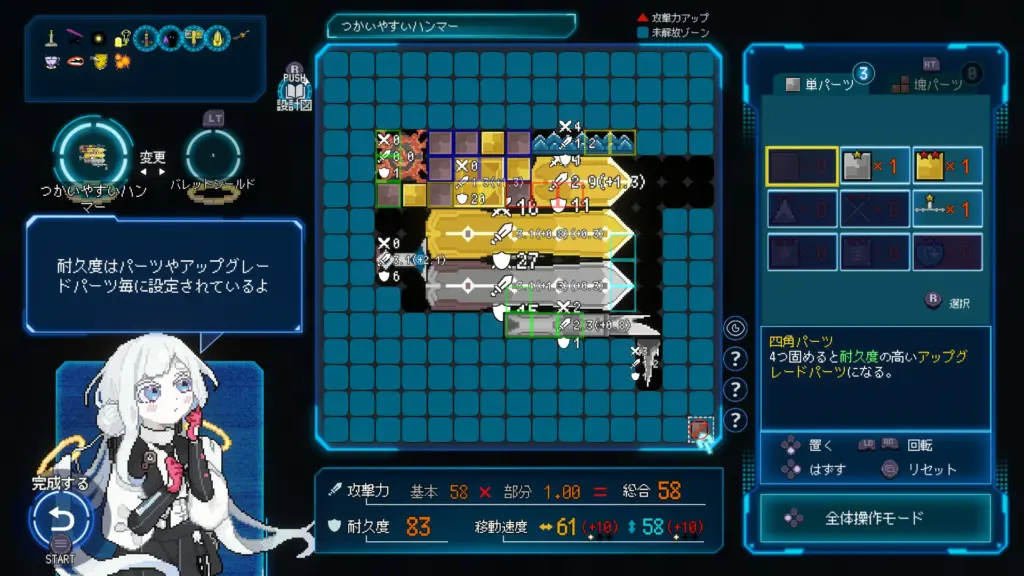Screen dimensions: 1024x576
Task: Click the explosion relic icon
Action: [x=122, y=62]
